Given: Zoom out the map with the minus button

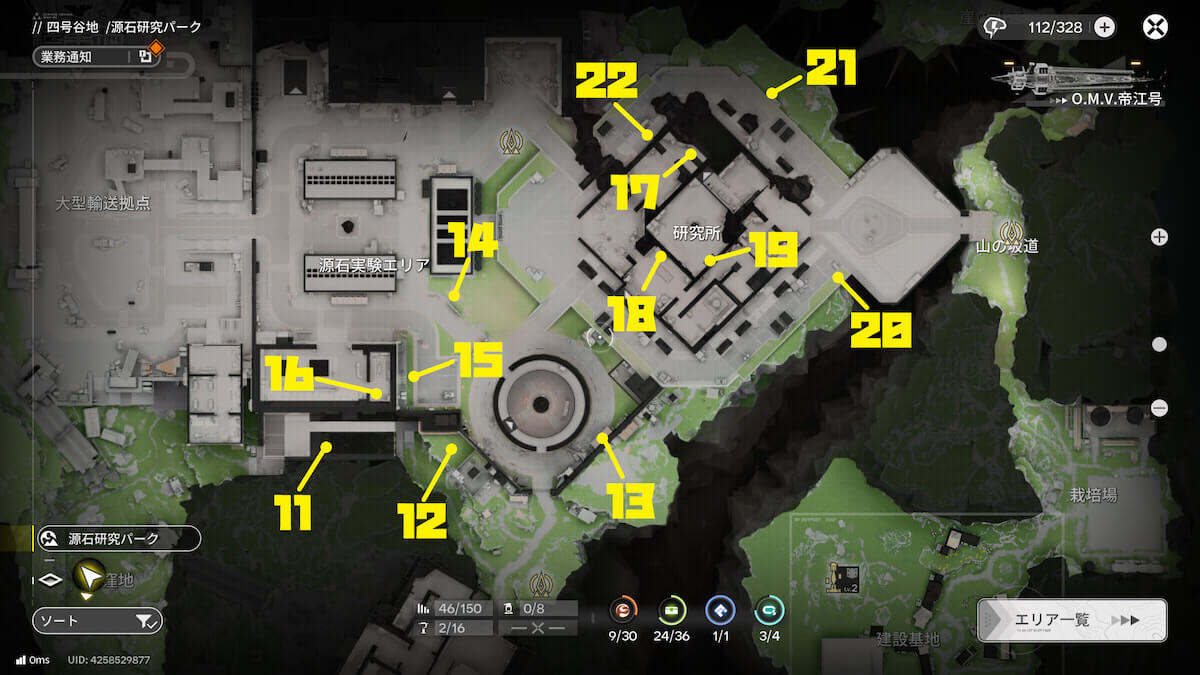Looking at the screenshot, I should [x=1160, y=407].
